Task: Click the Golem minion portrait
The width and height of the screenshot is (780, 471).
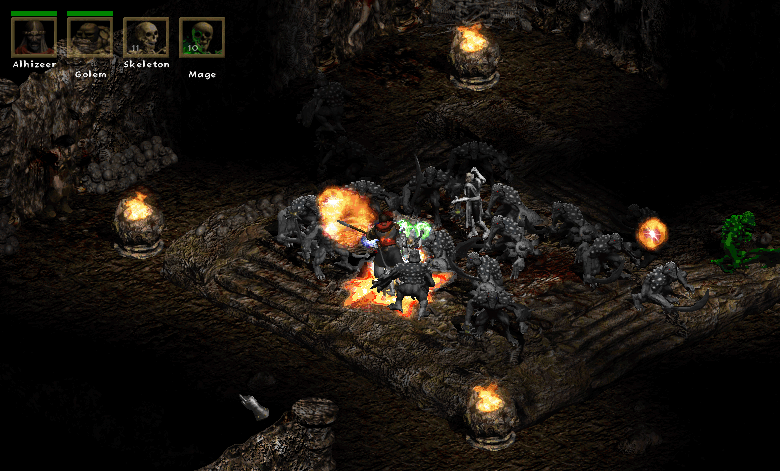Action: click(x=90, y=37)
